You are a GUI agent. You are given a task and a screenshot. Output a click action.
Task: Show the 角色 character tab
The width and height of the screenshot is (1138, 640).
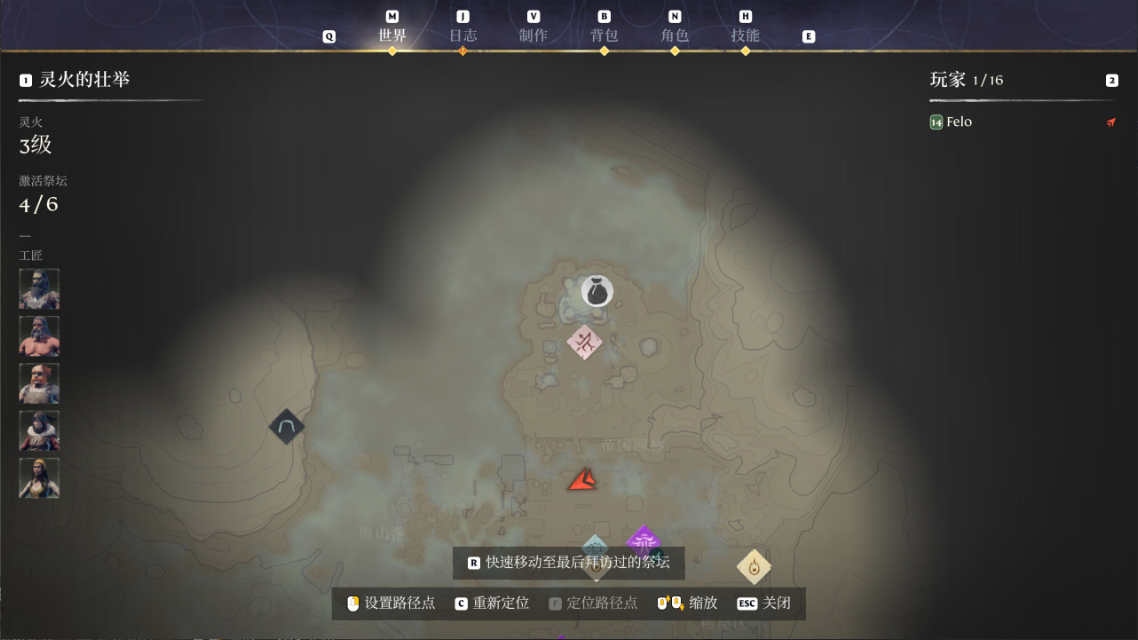coord(675,35)
